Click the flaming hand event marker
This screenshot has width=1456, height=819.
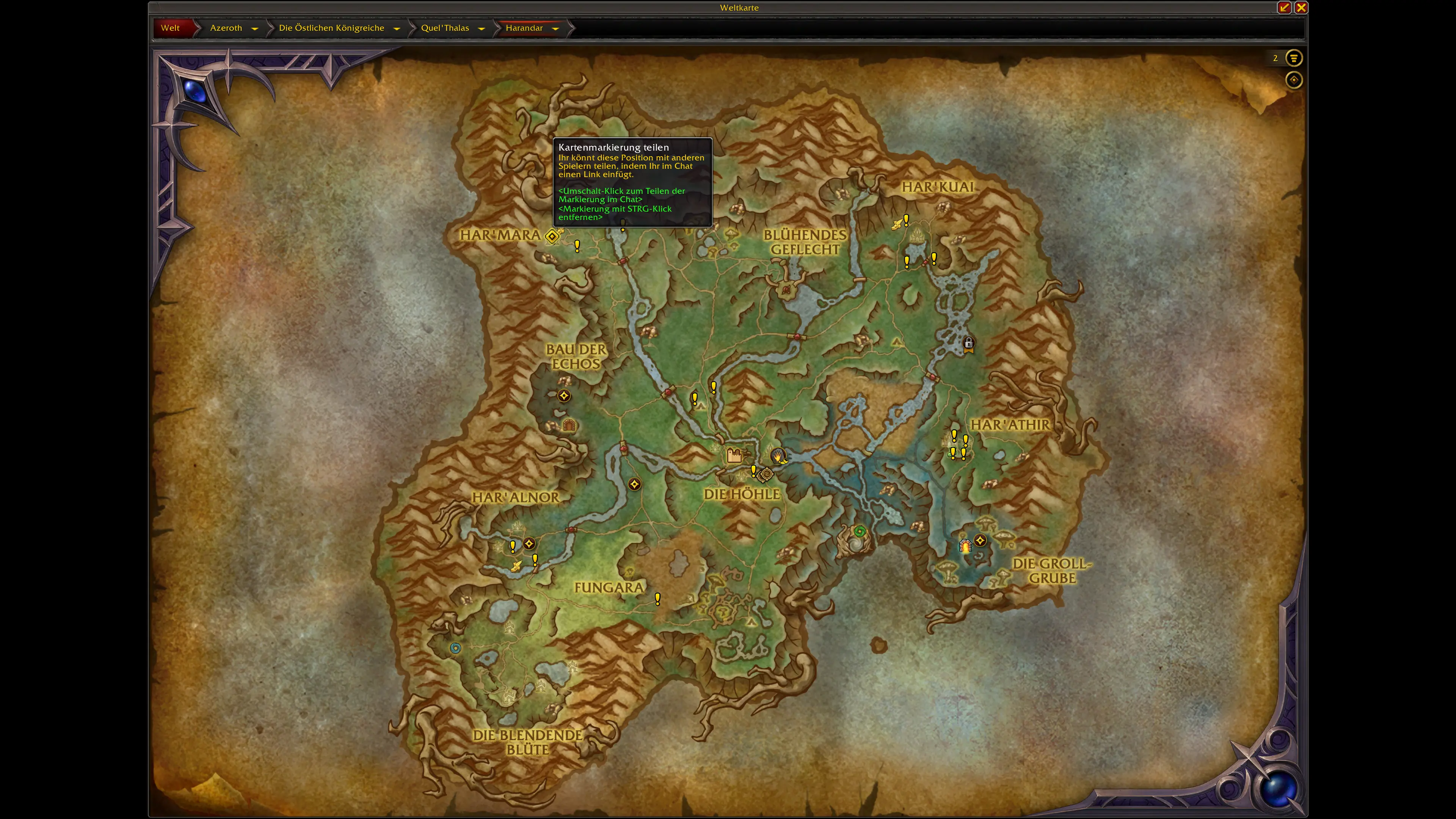pyautogui.click(x=778, y=455)
